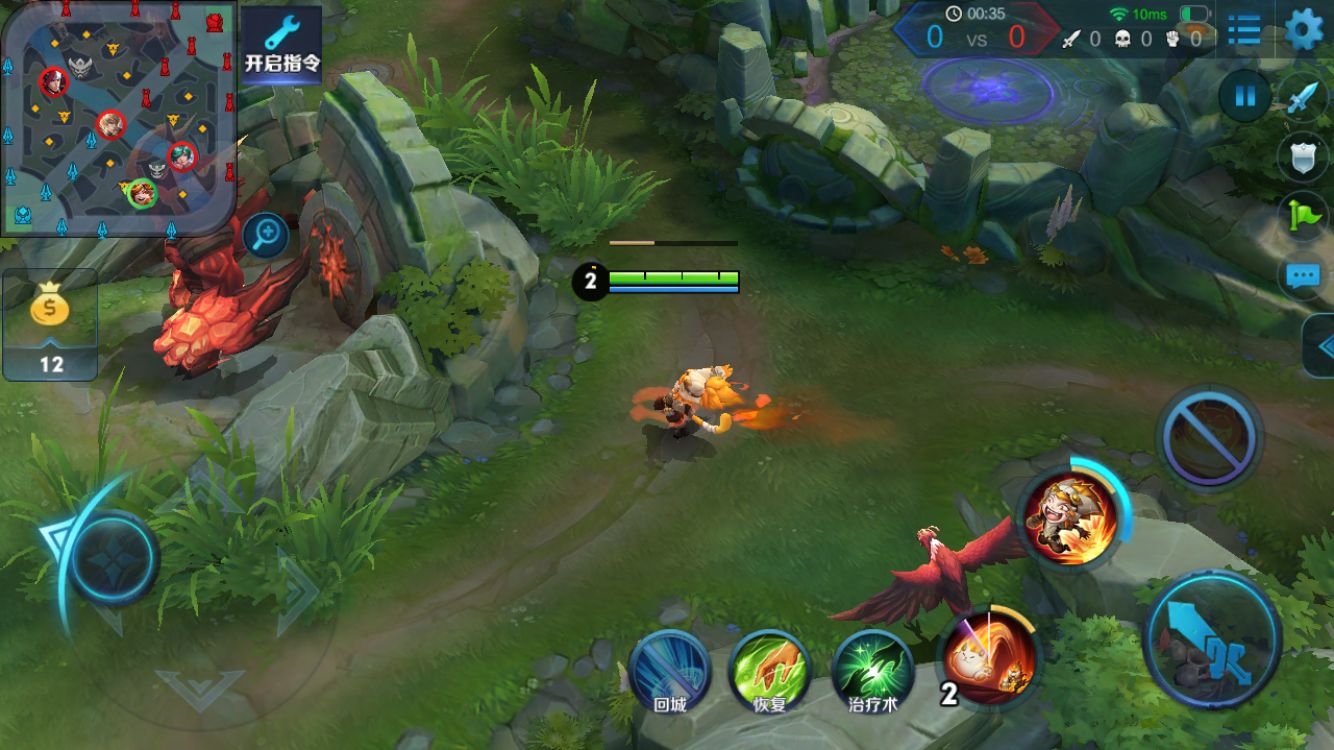Expand the side panel arrow
Screen dimensions: 1334x750
point(1321,346)
